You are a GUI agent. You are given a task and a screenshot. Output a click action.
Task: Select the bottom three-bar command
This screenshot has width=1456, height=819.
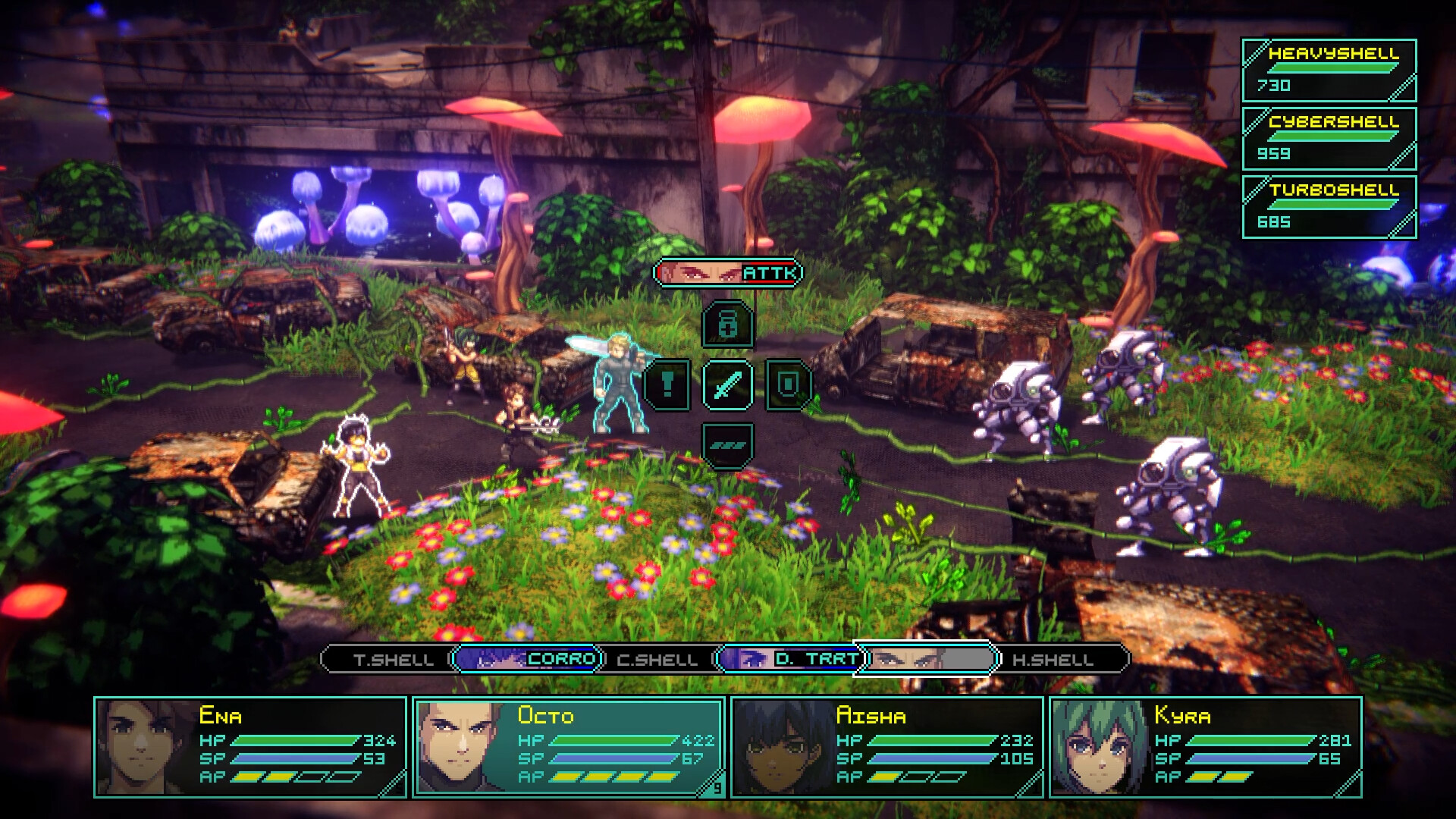tap(728, 446)
